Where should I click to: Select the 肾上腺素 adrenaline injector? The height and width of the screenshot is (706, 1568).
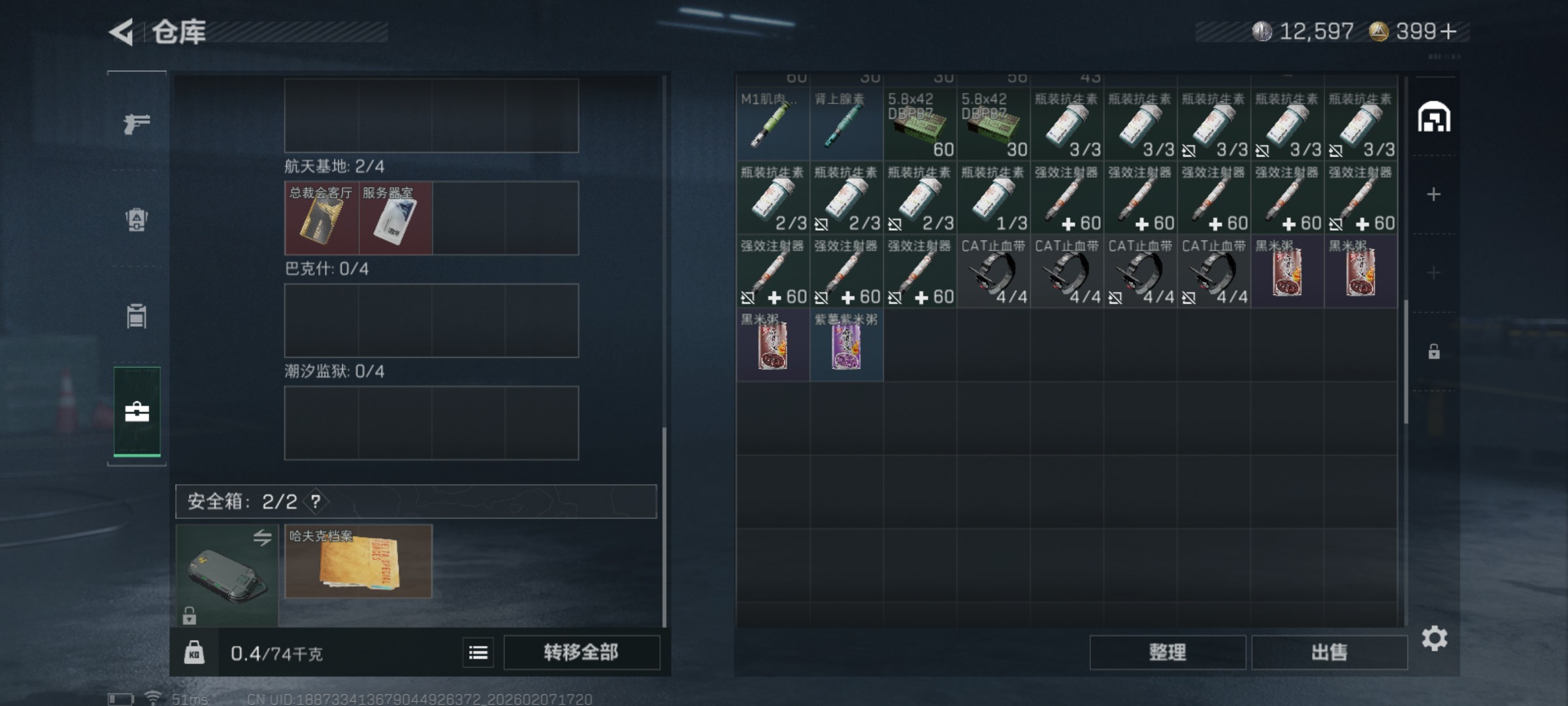(846, 124)
